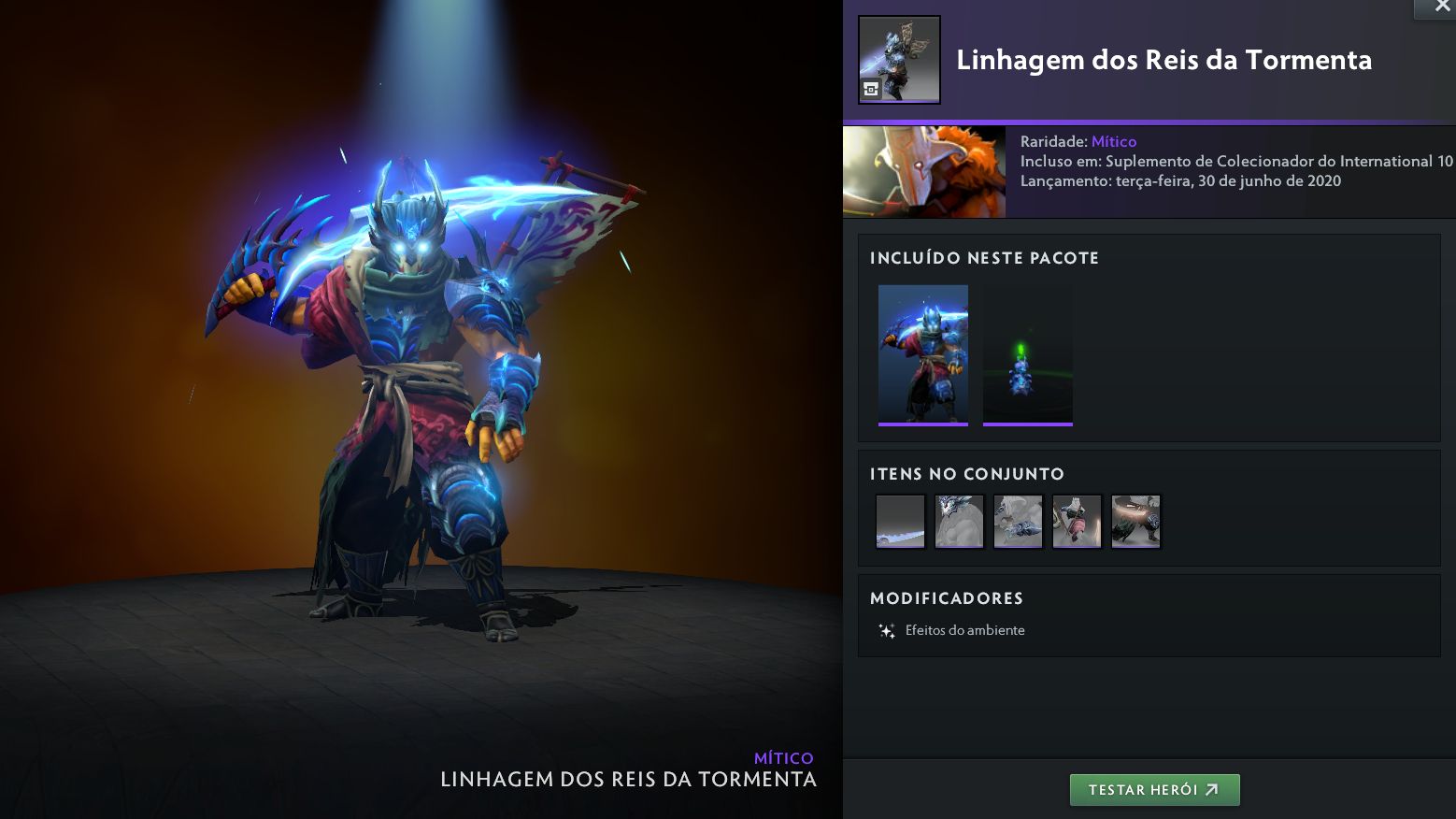1456x819 pixels.
Task: Click the Juggernaut hero portrait
Action: pos(924,172)
